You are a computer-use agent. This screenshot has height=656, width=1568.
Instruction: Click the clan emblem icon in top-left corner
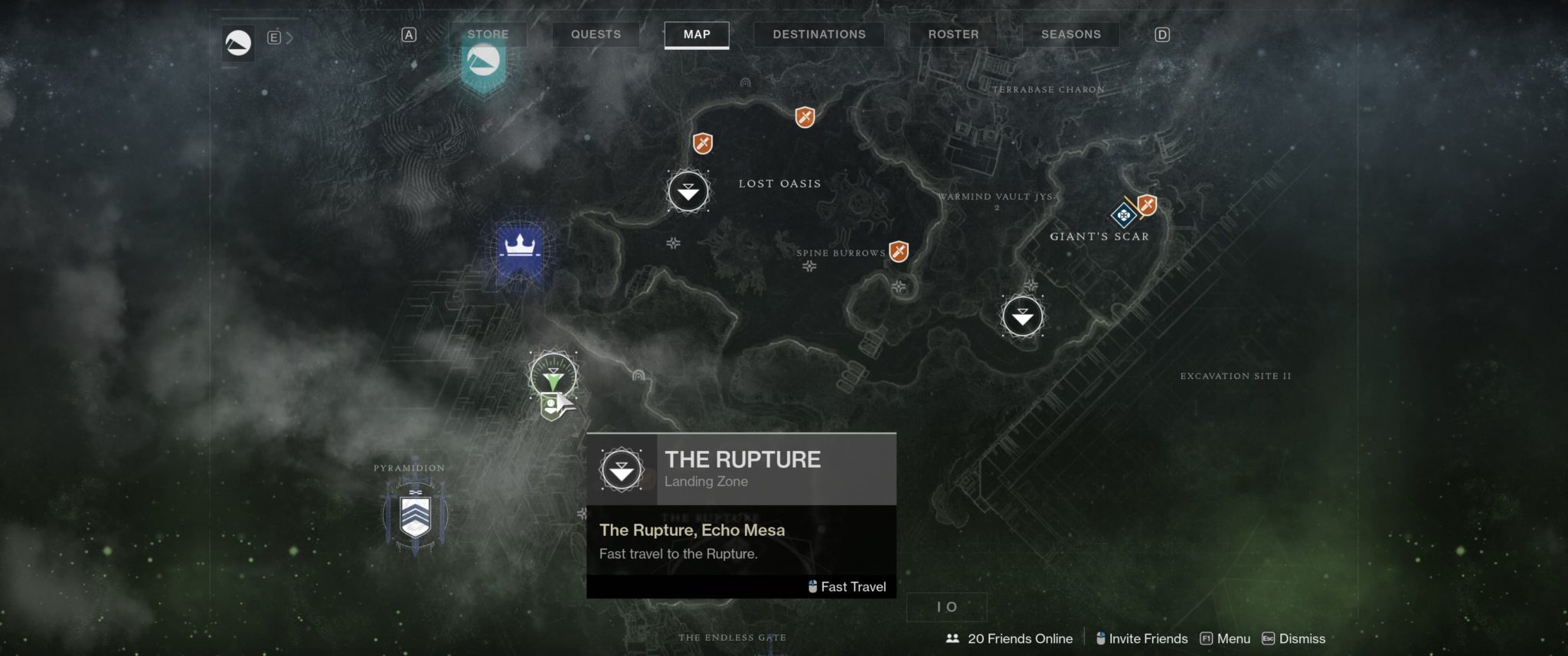click(x=238, y=43)
